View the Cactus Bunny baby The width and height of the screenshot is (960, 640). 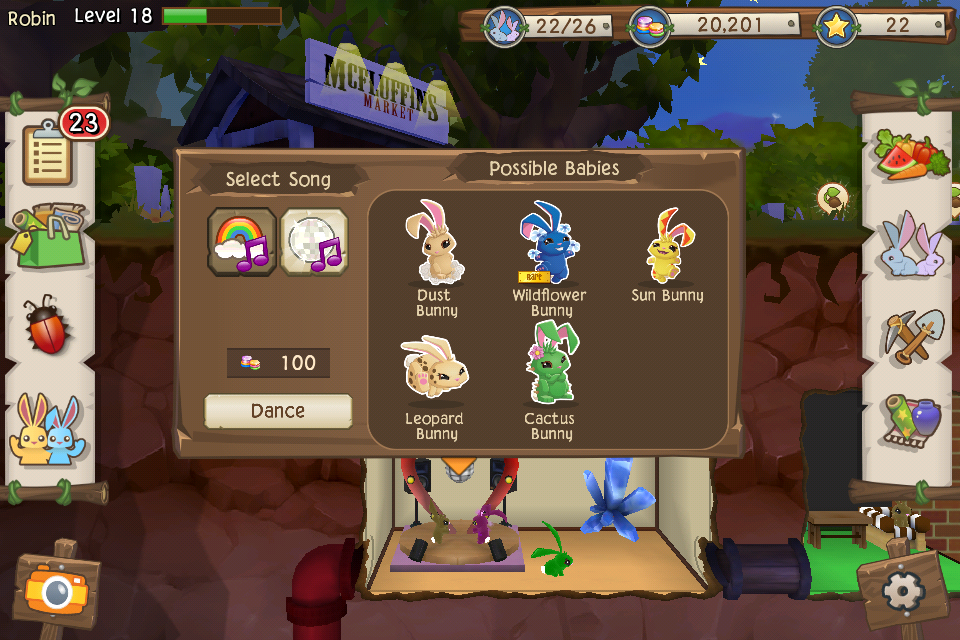550,385
